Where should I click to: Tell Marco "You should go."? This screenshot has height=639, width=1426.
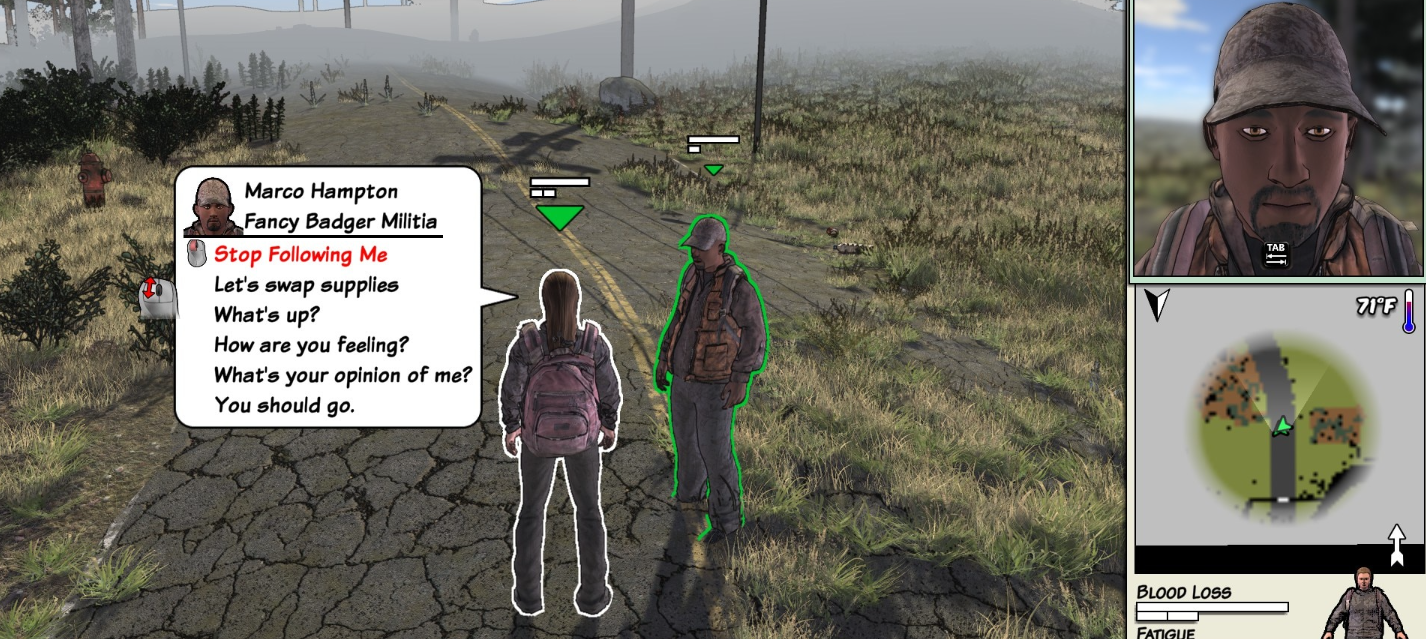[284, 406]
